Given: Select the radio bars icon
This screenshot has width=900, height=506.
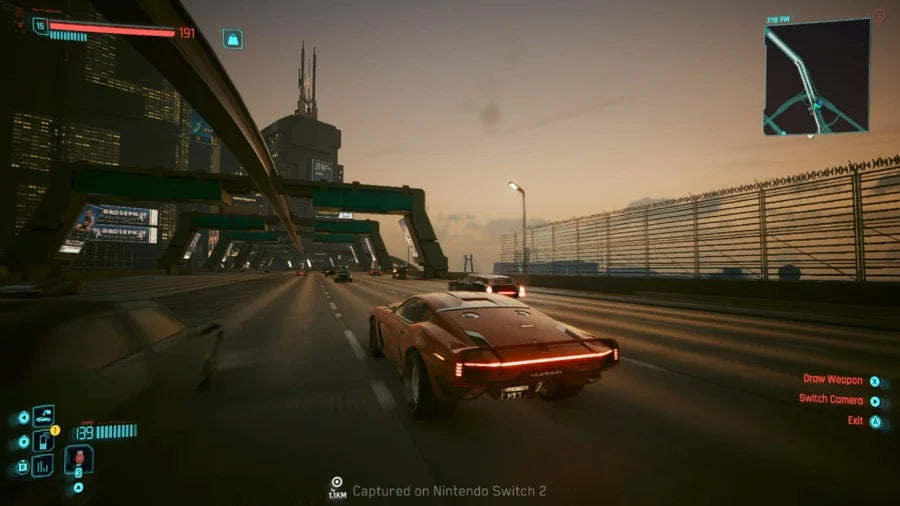Looking at the screenshot, I should [x=43, y=465].
